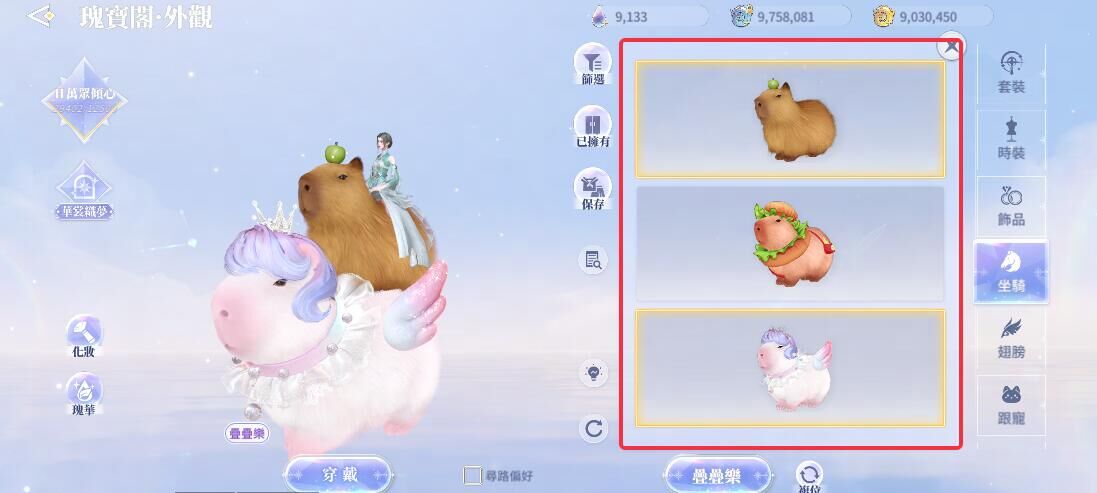Close the mount list panel
The height and width of the screenshot is (493, 1097).
pos(952,46)
